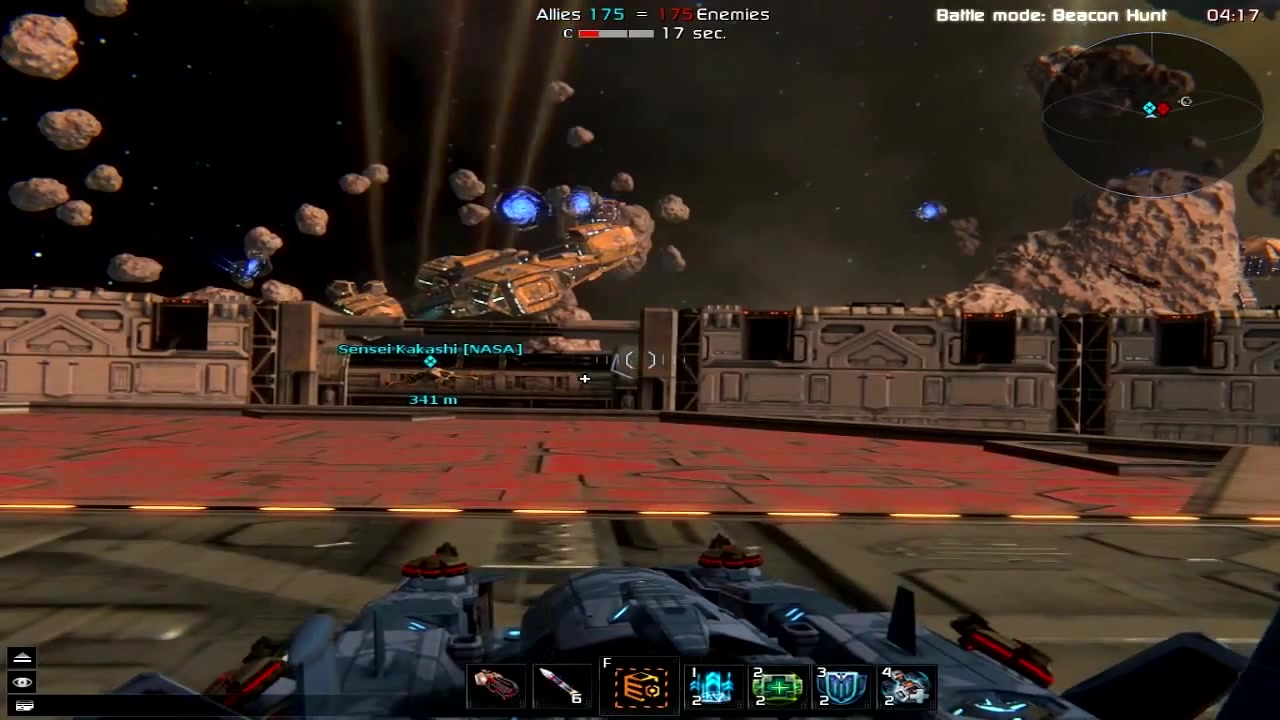This screenshot has height=720, width=1280.
Task: Open the chat panel icon
Action: (x=22, y=706)
